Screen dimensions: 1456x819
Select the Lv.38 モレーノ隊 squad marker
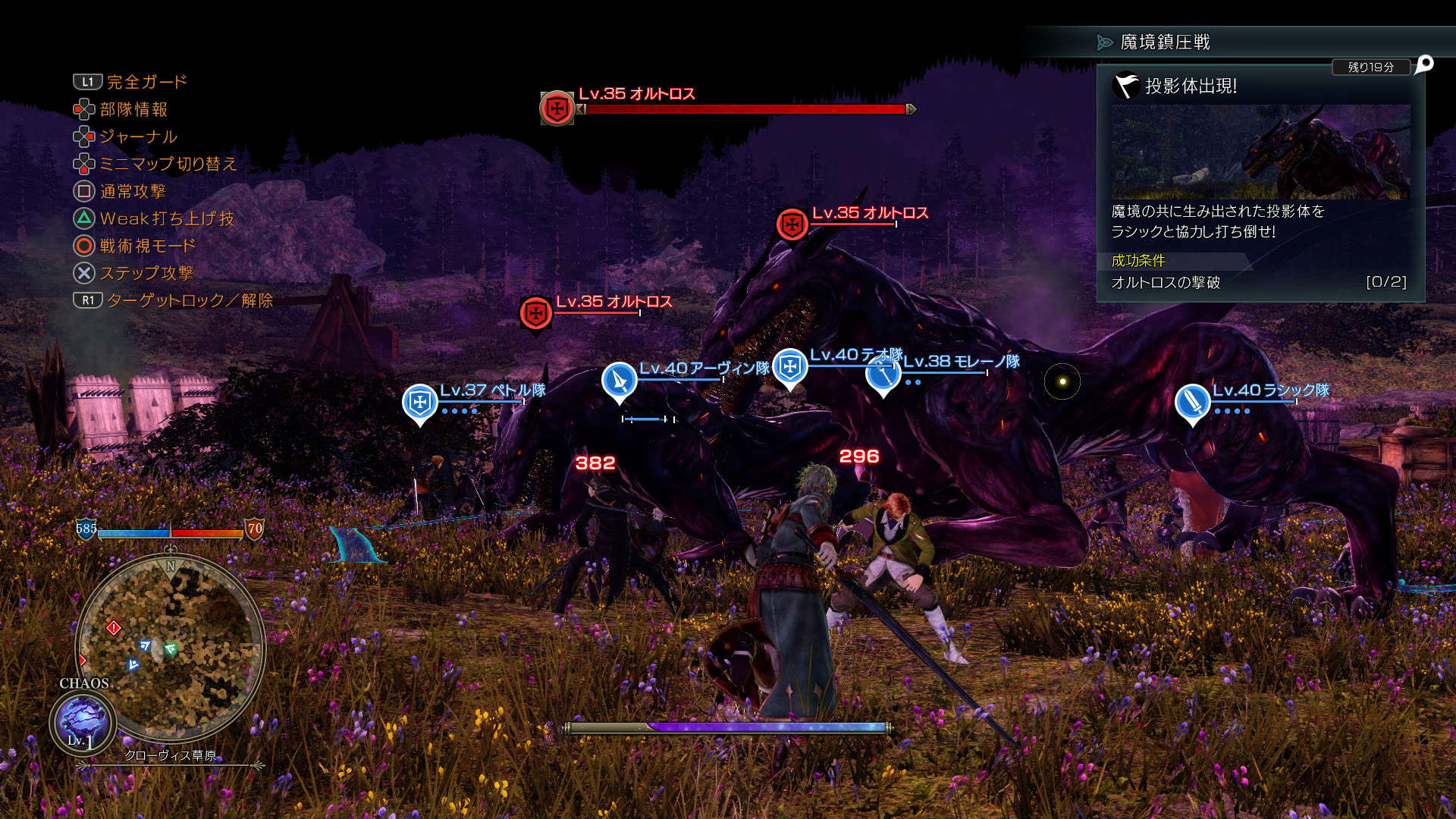click(x=883, y=375)
